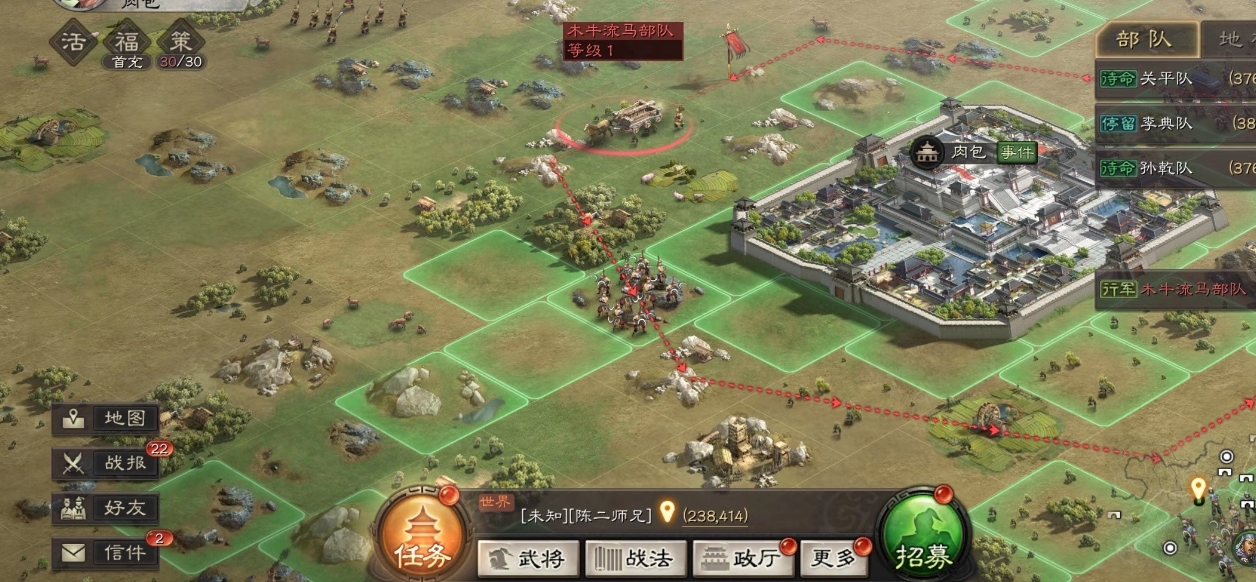Switch to the 部队 troops tab
This screenshot has height=582, width=1256.
tap(1144, 41)
